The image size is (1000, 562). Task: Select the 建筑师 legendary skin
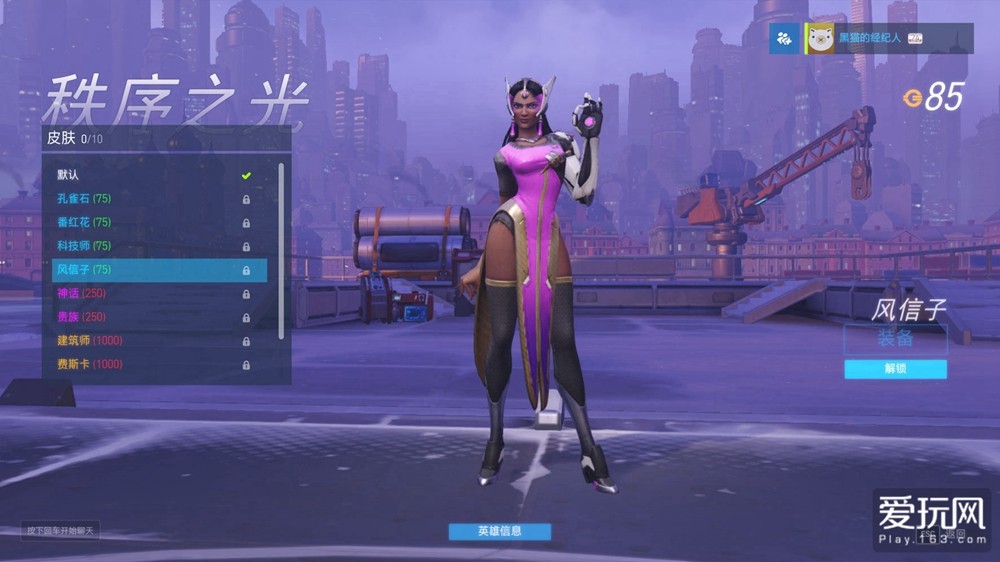coord(150,341)
